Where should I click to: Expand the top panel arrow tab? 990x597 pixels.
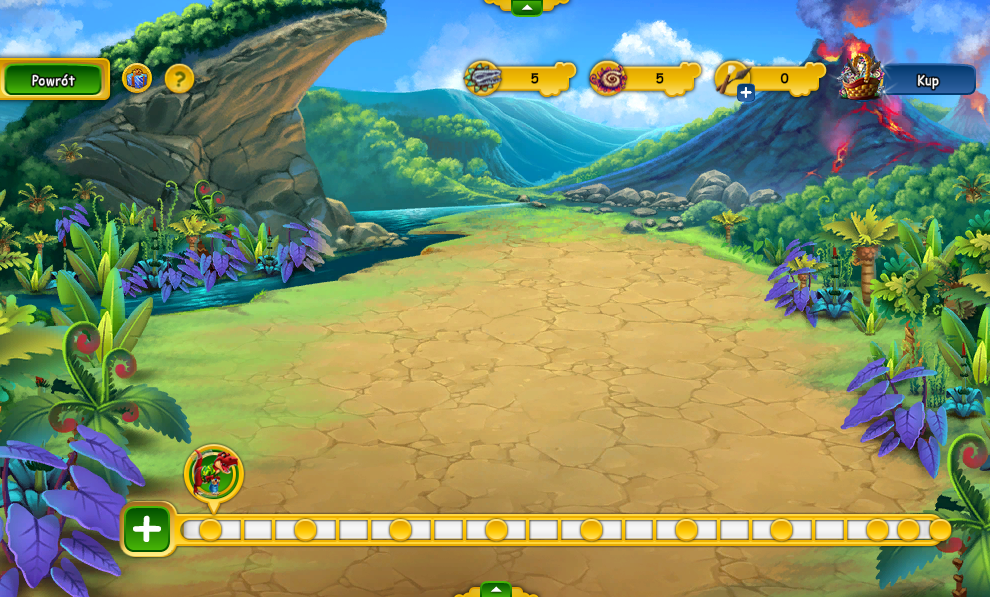point(526,7)
